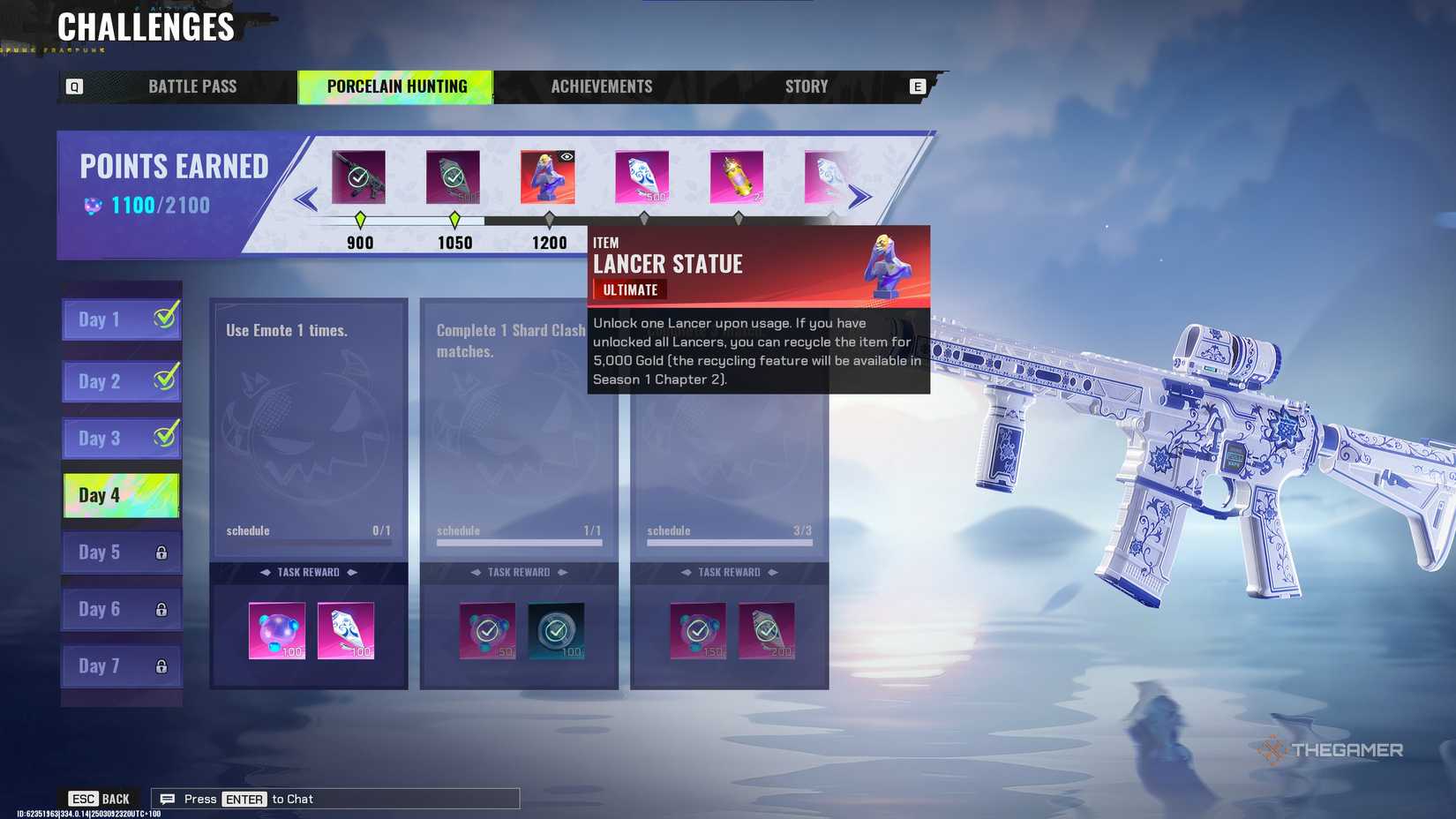Open the Achievements tab
This screenshot has height=819, width=1456.
(x=601, y=86)
